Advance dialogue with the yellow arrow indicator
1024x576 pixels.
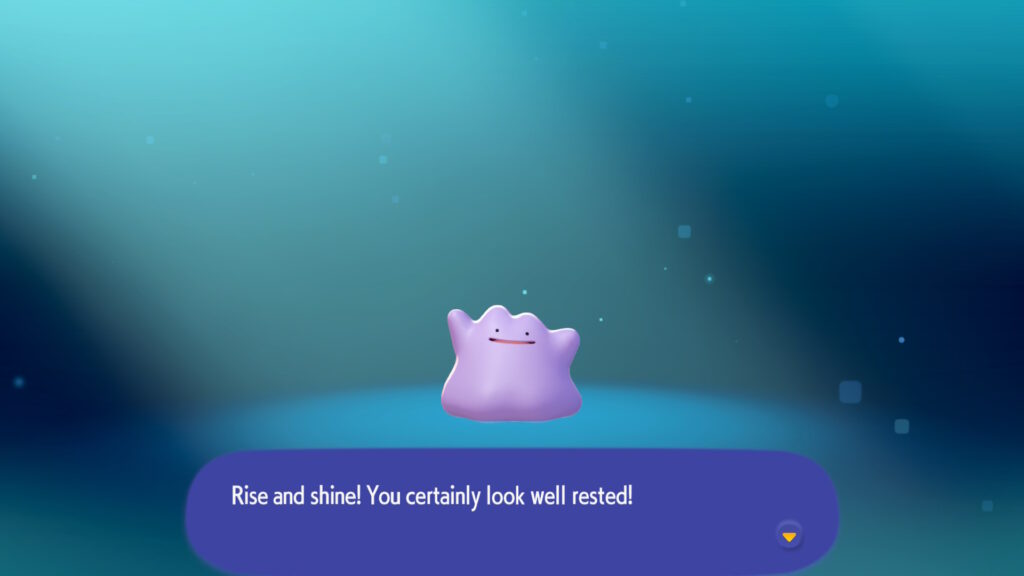click(x=789, y=536)
